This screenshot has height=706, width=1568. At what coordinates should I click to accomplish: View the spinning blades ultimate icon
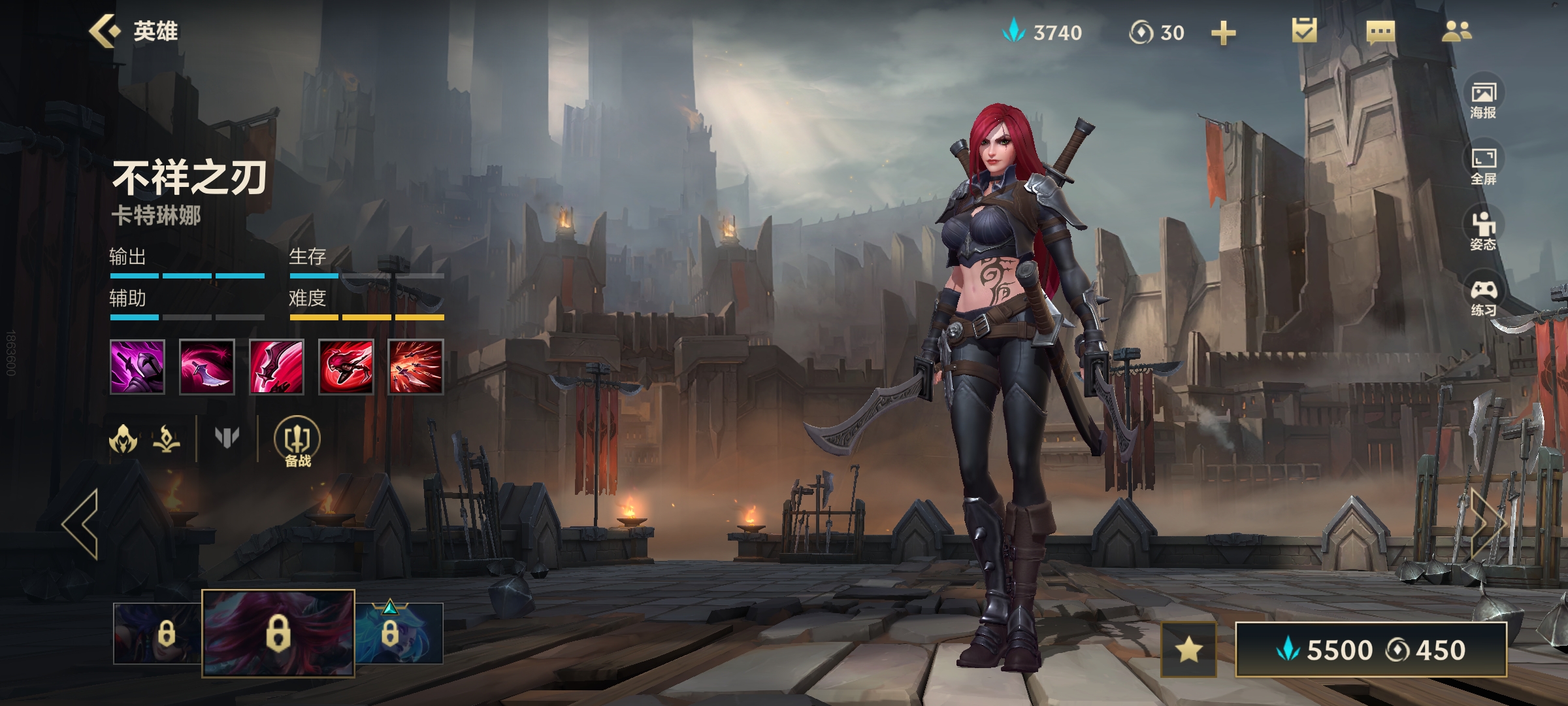click(416, 367)
